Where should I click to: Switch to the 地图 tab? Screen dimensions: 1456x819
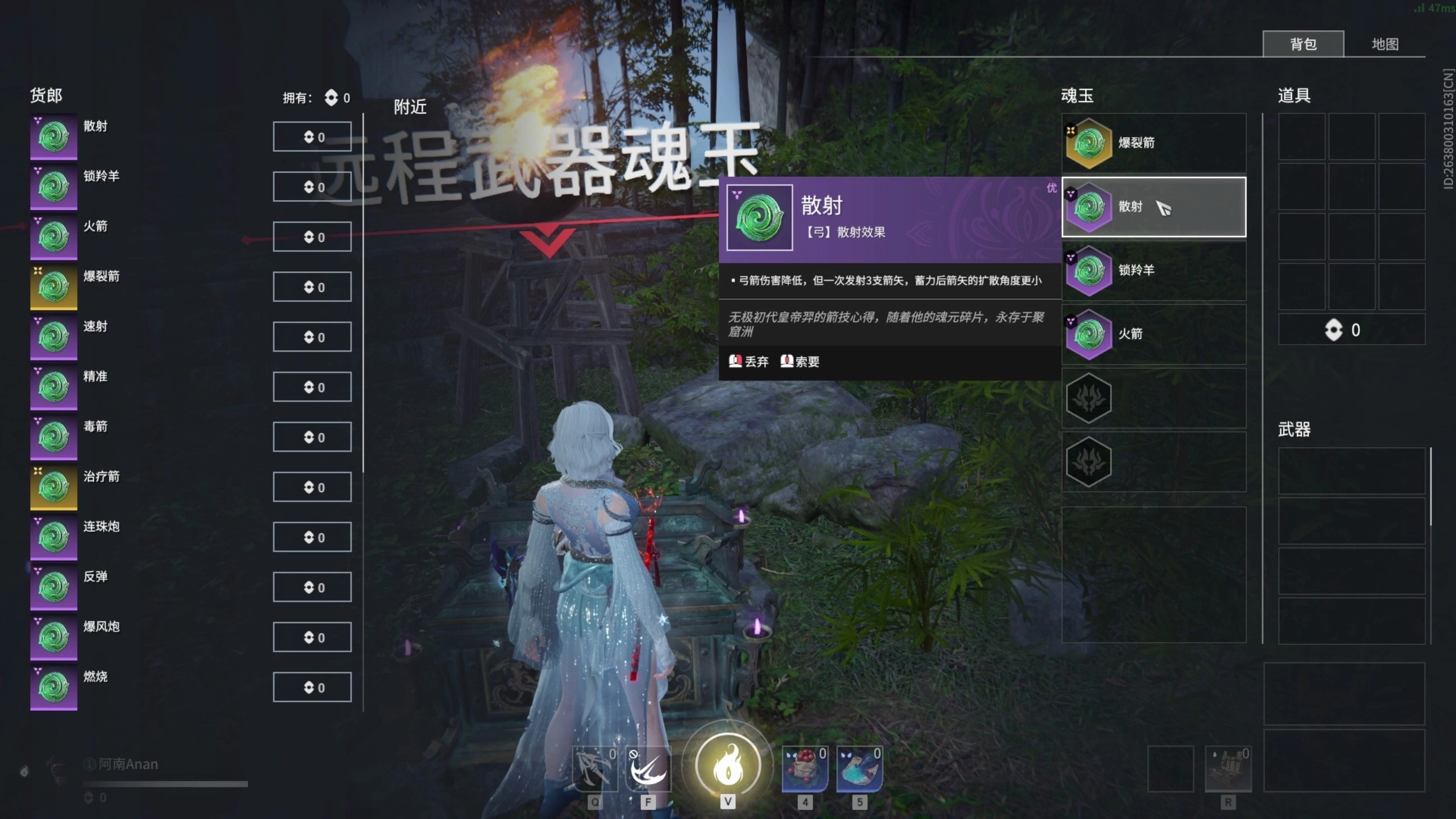pos(1388,43)
